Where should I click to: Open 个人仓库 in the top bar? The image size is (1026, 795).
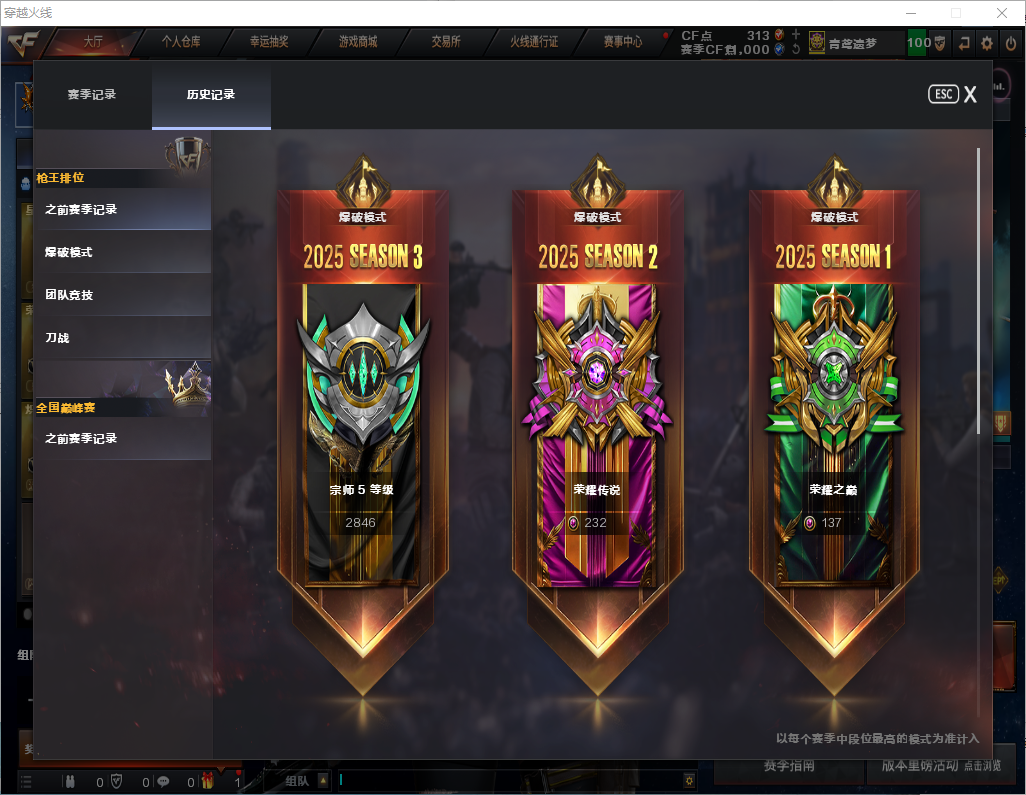pos(181,42)
